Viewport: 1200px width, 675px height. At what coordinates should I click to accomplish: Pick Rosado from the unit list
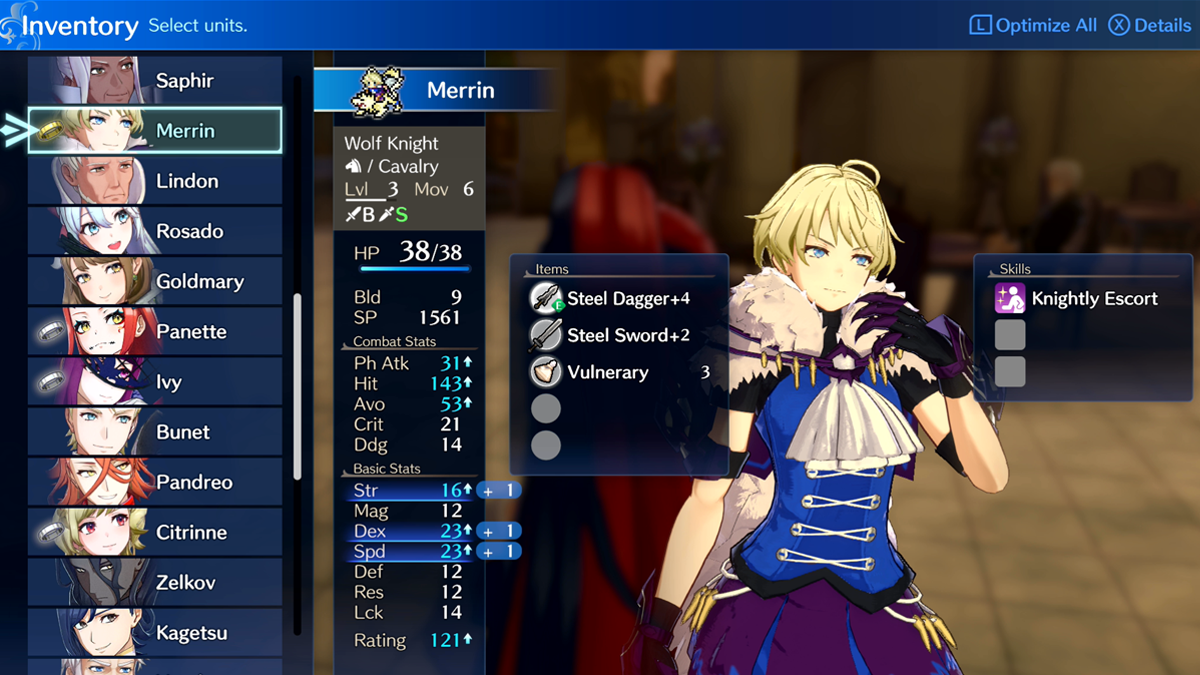pos(155,231)
